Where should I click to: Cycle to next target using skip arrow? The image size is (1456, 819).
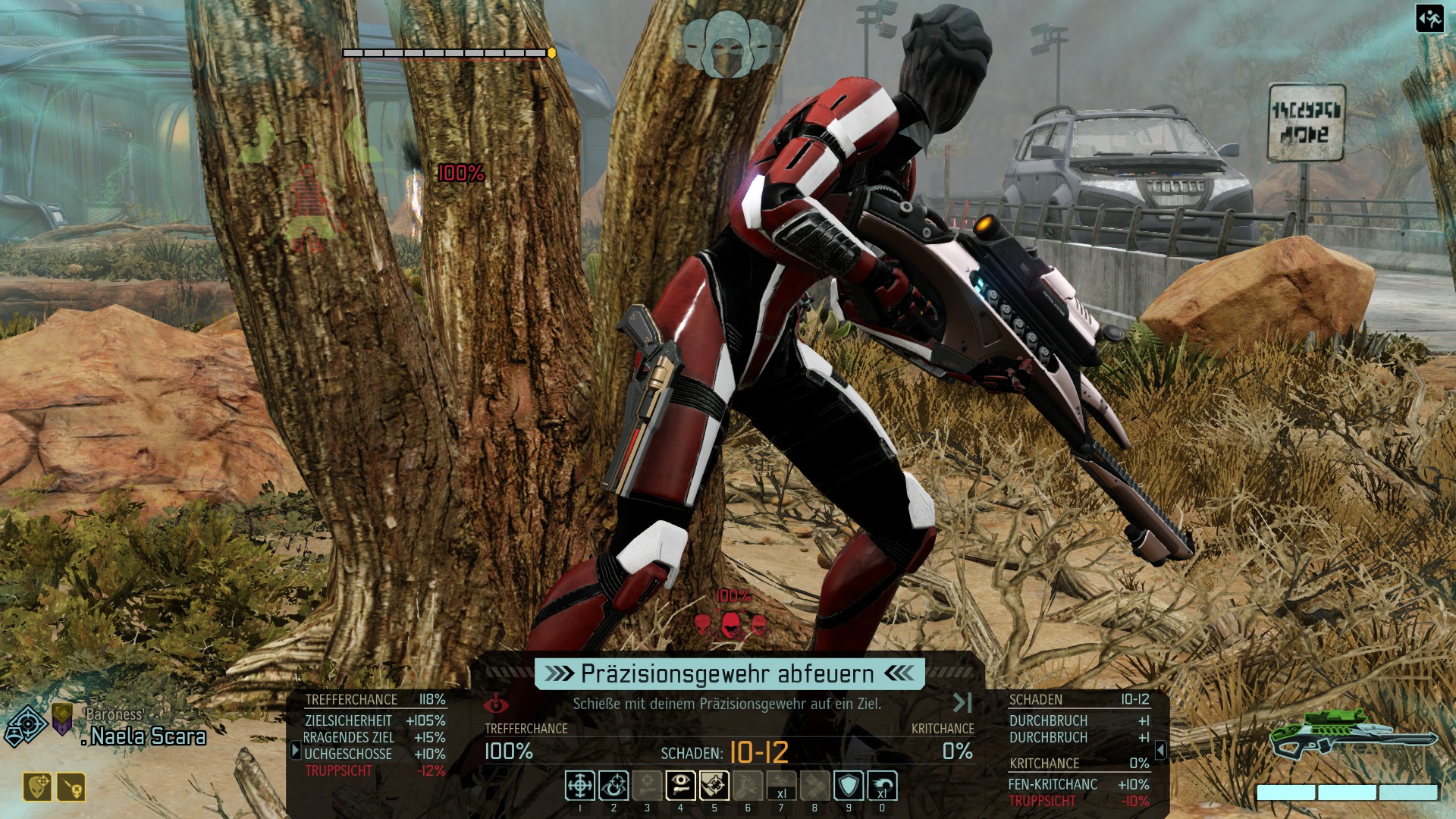[962, 703]
